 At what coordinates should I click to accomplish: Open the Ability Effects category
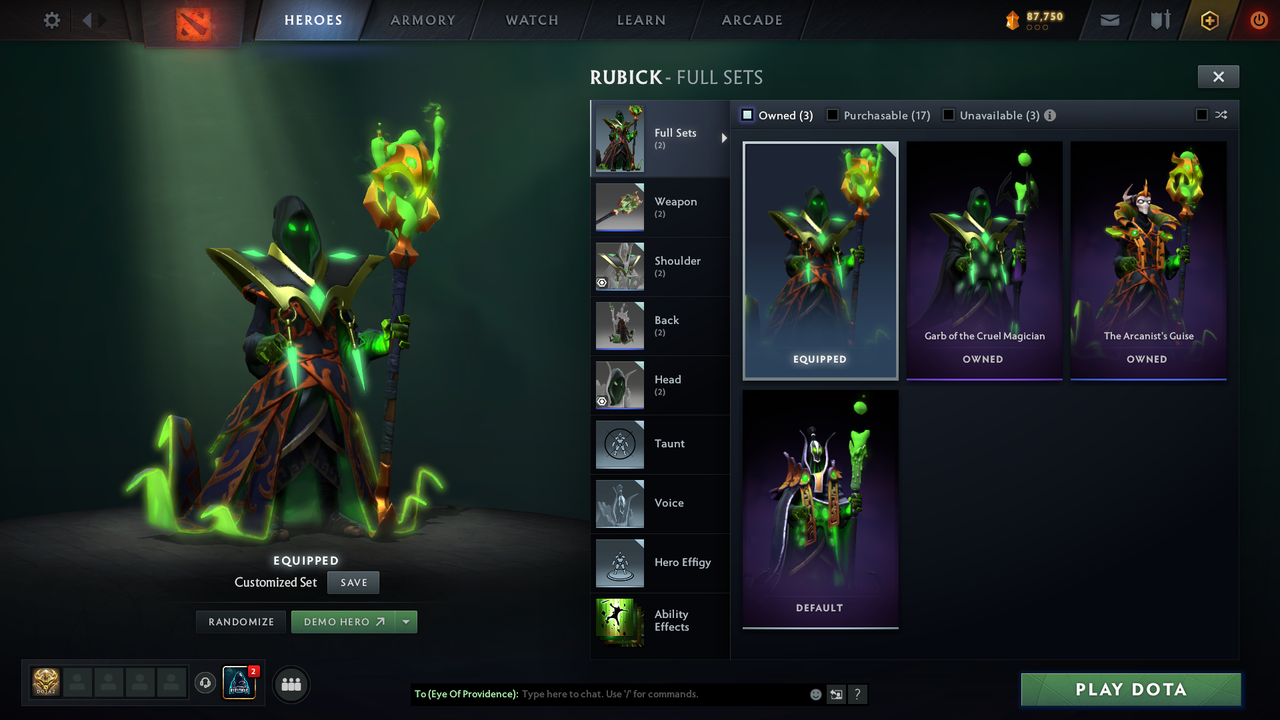[x=660, y=622]
